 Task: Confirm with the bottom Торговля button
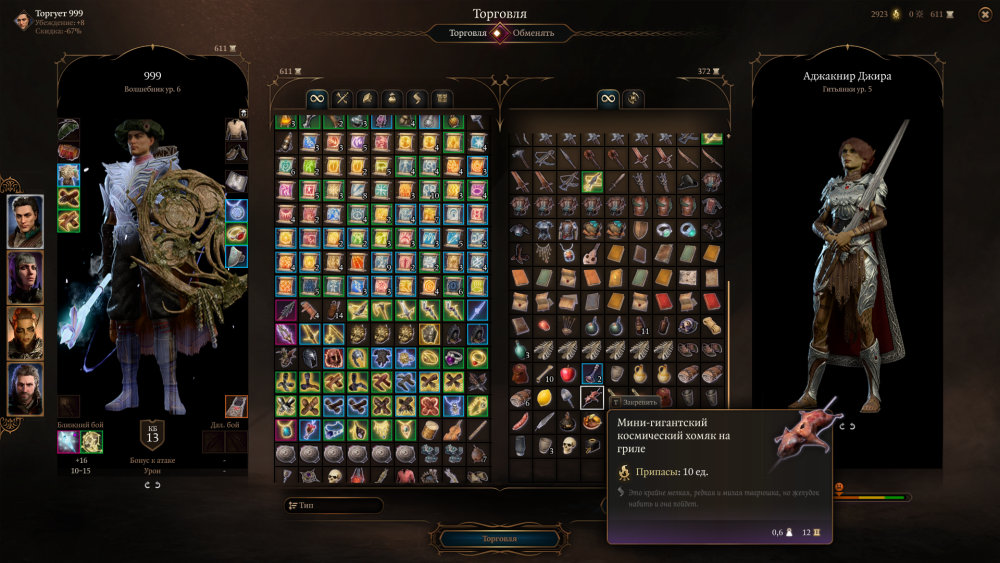(x=499, y=539)
